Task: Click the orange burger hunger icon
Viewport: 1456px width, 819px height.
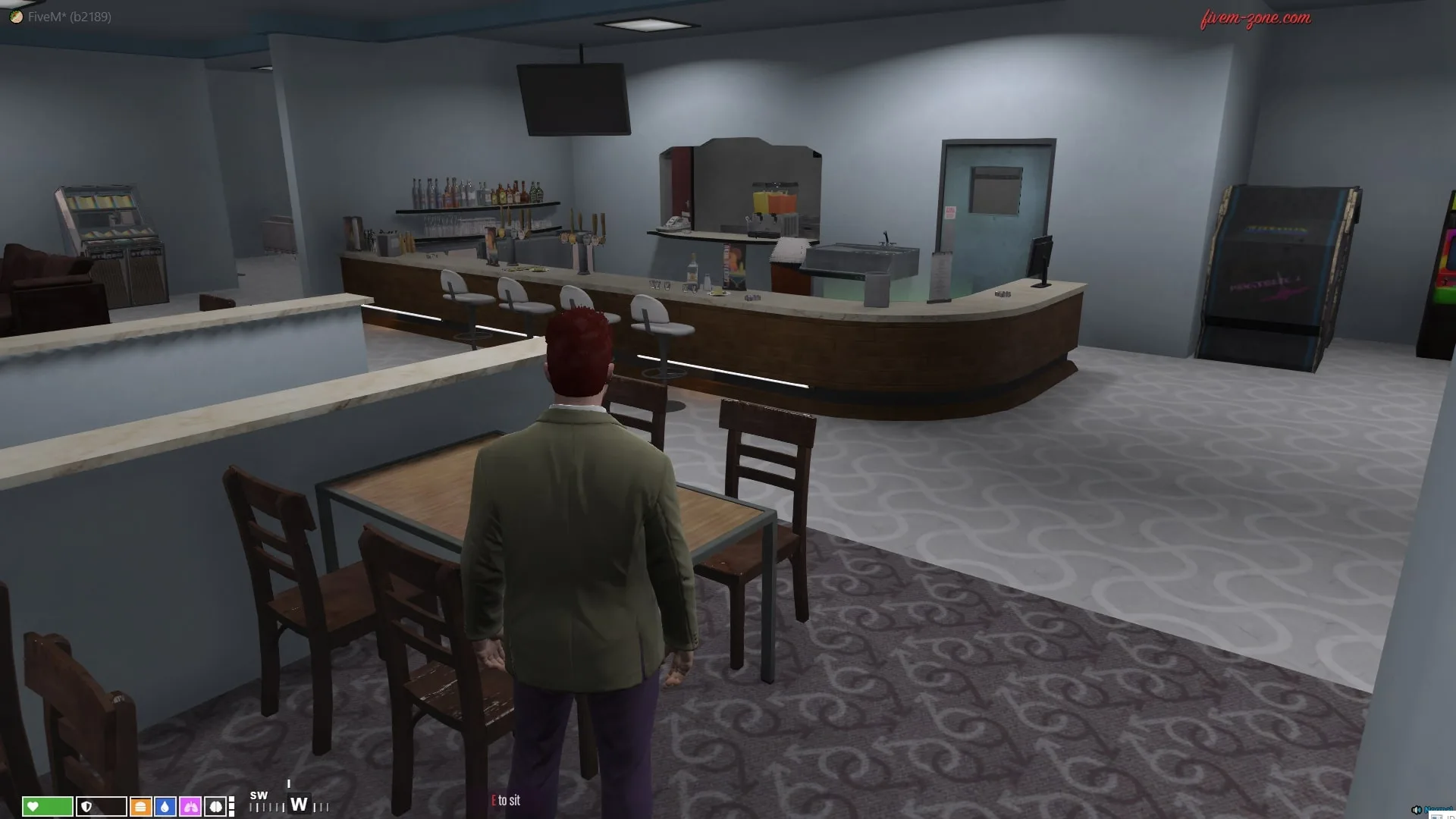Action: [x=140, y=806]
